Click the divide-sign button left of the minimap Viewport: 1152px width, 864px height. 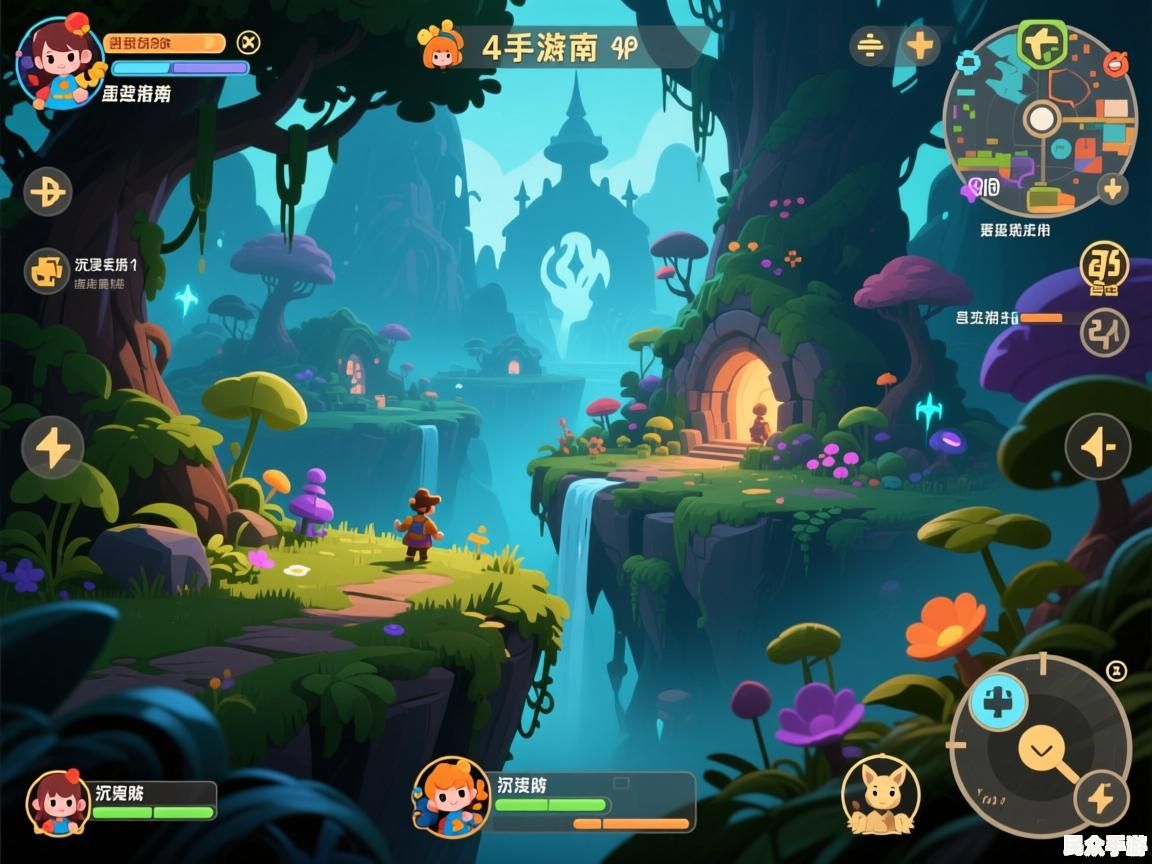(x=871, y=46)
